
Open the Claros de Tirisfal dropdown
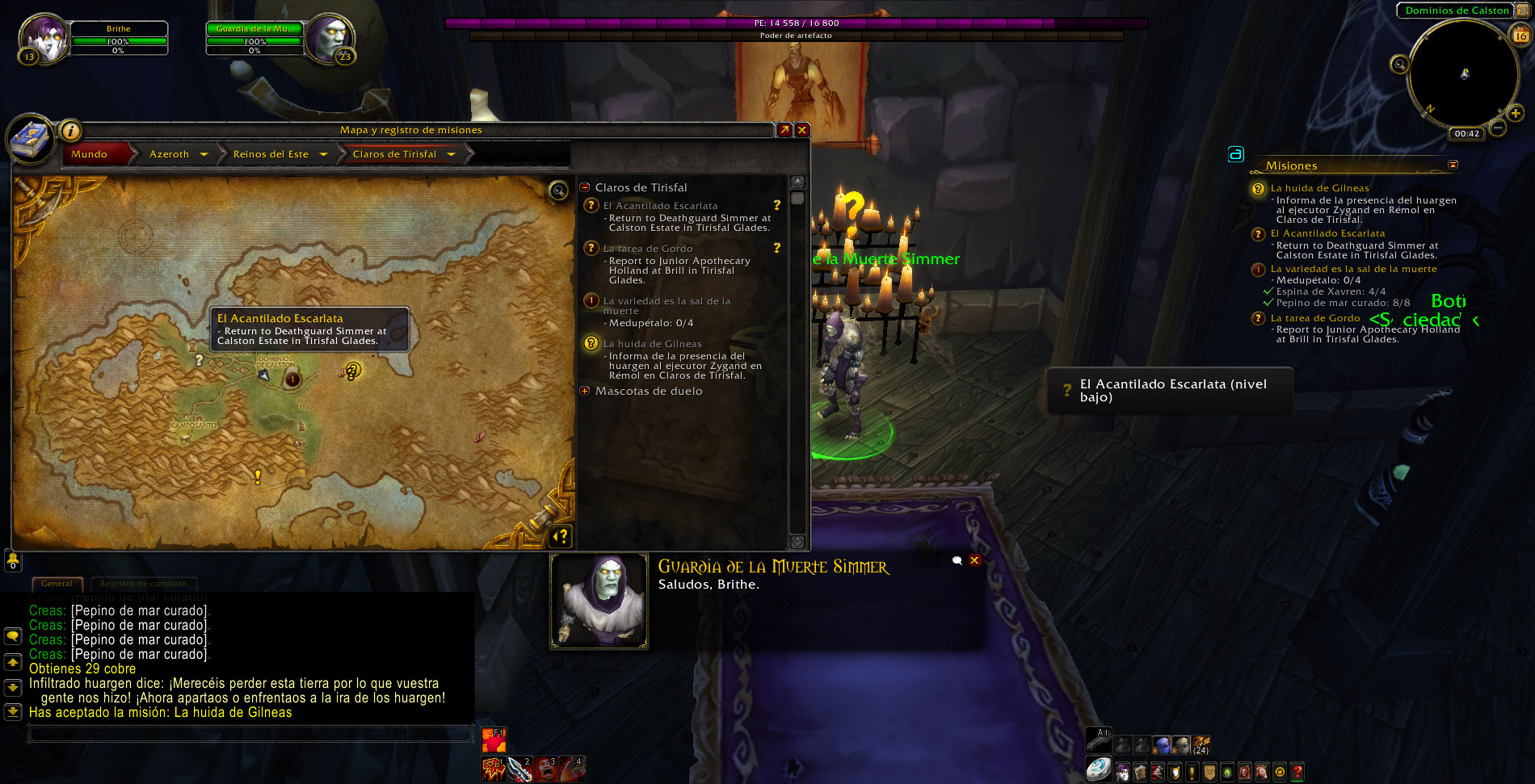(x=451, y=154)
